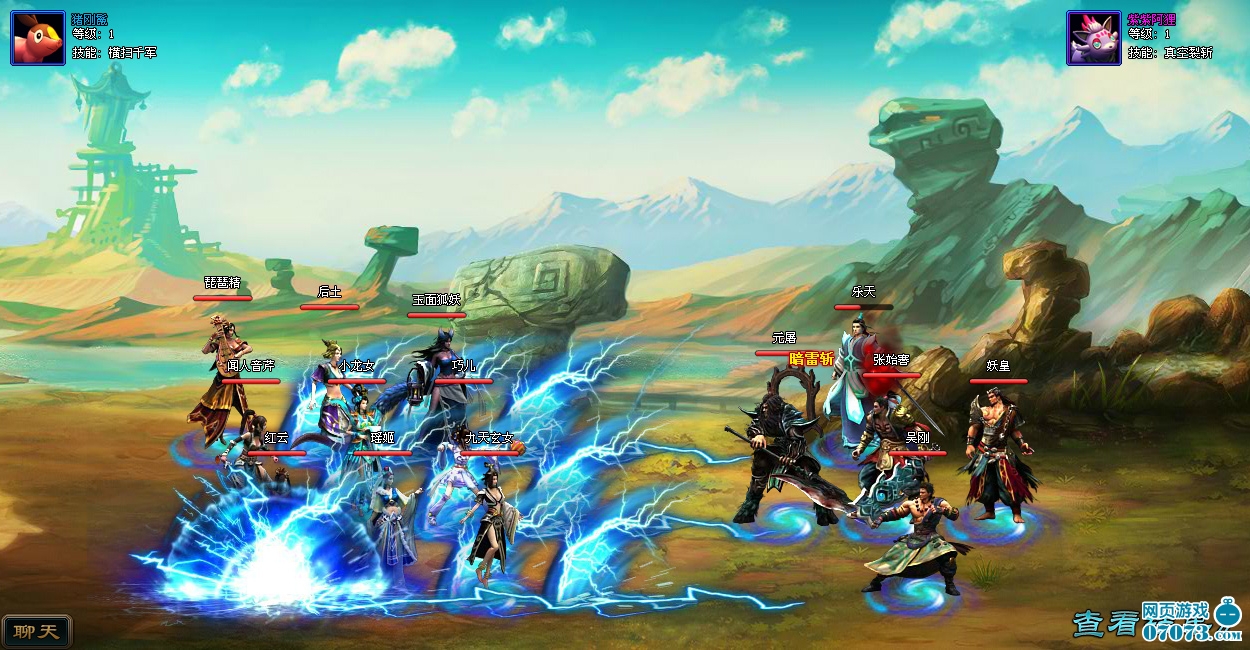Click the 查看 view button
The width and height of the screenshot is (1250, 650).
coord(1105,624)
